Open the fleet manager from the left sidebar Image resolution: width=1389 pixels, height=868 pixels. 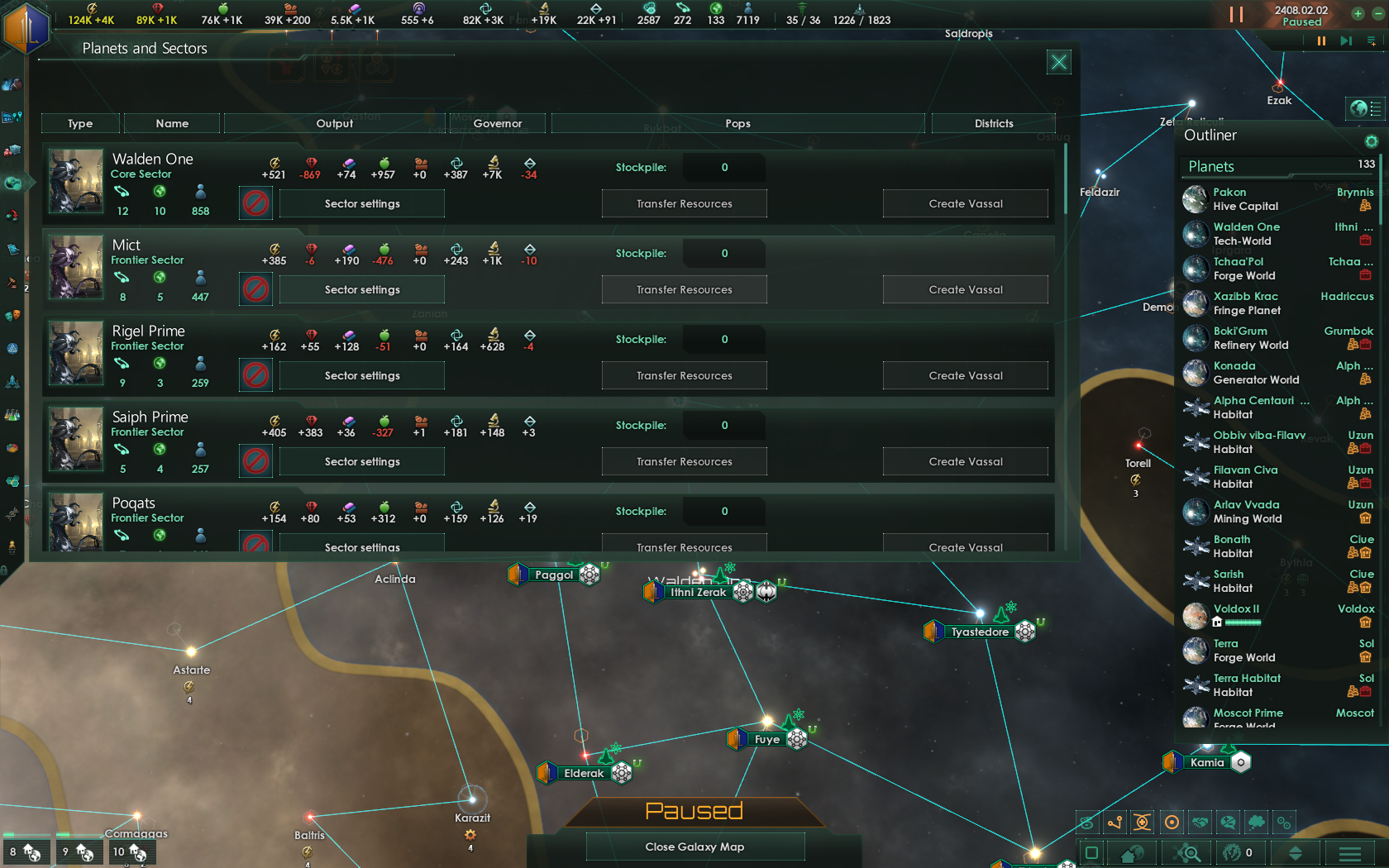14,380
